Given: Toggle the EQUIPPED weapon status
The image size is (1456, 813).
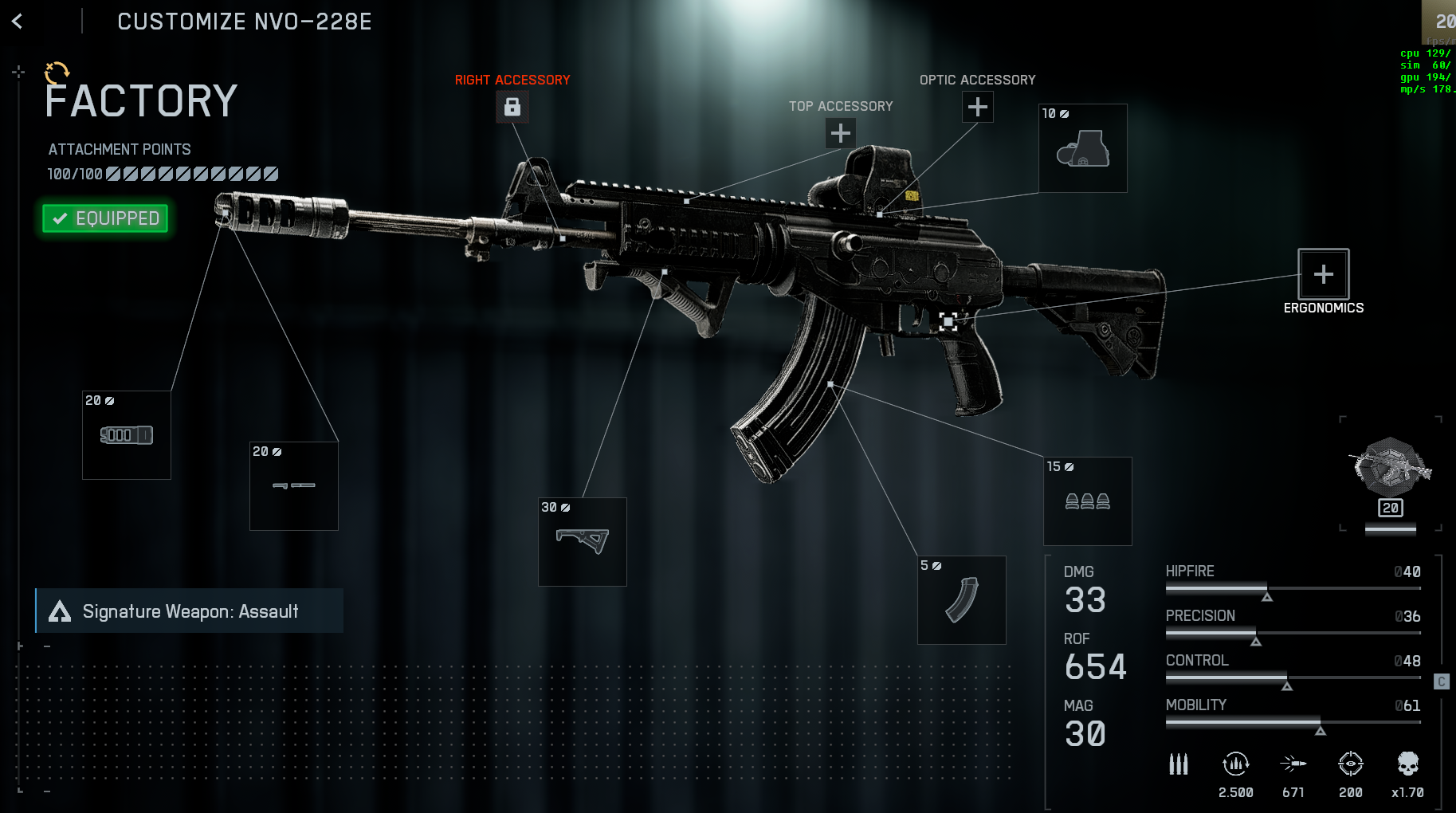Looking at the screenshot, I should 104,218.
